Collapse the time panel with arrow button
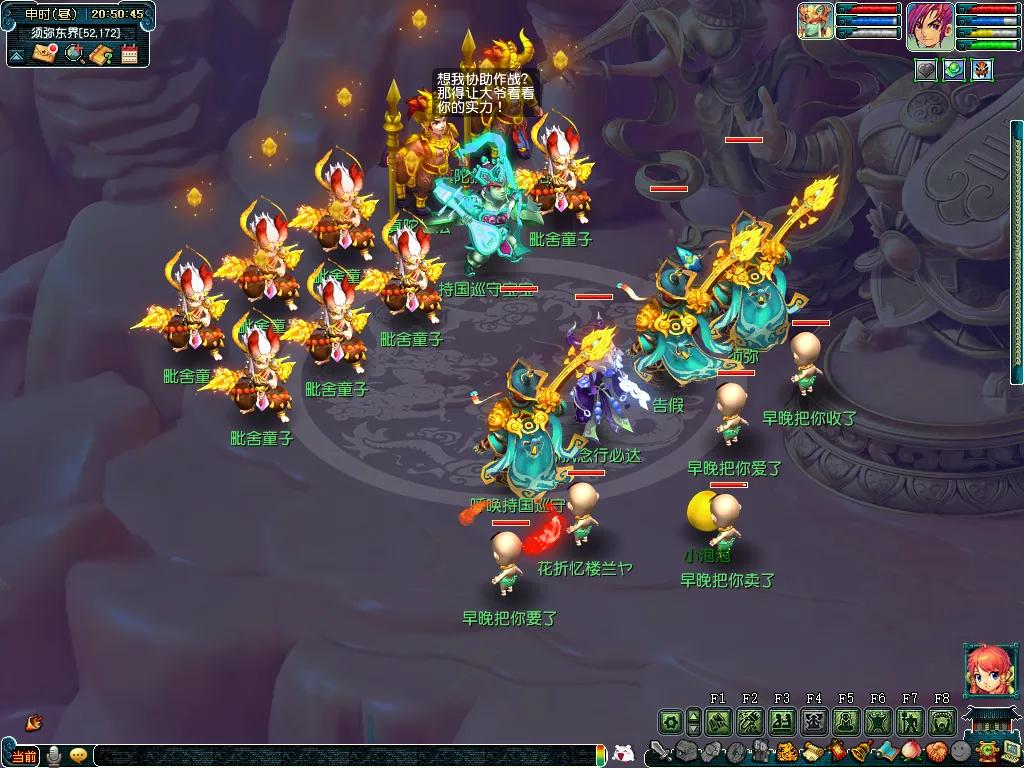Viewport: 1024px width, 768px height. 17,55
